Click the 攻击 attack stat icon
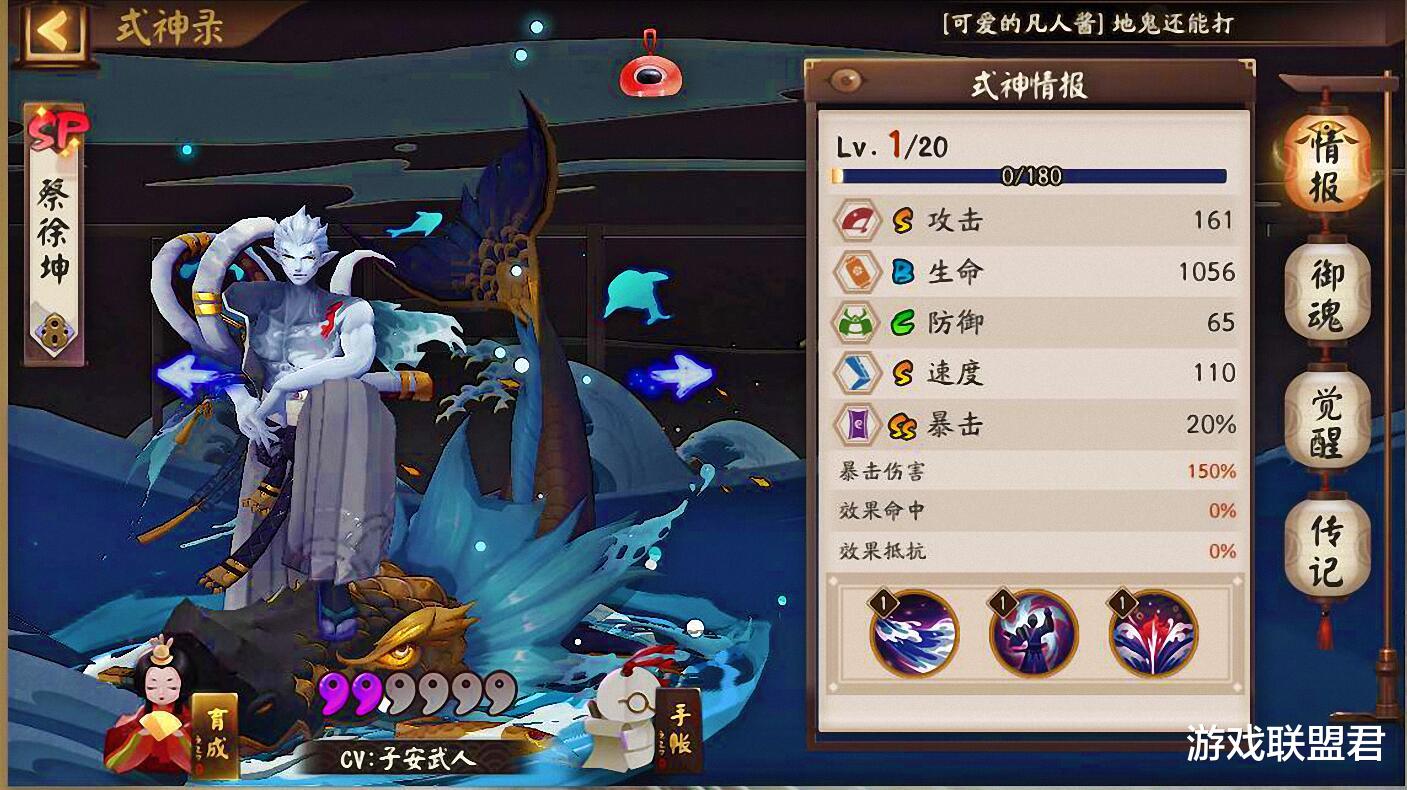This screenshot has height=790, width=1407. (855, 222)
